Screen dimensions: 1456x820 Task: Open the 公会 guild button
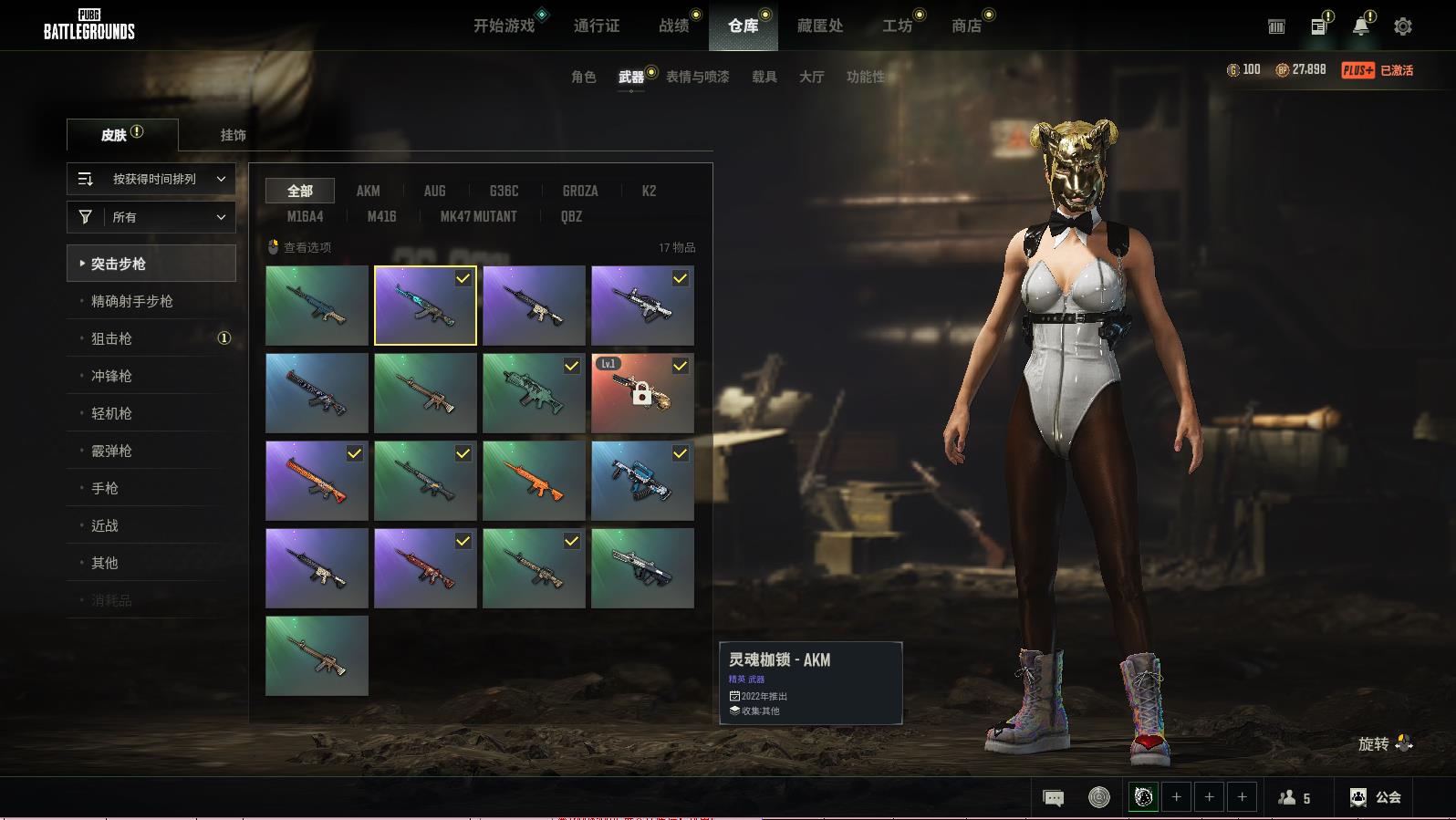1376,797
